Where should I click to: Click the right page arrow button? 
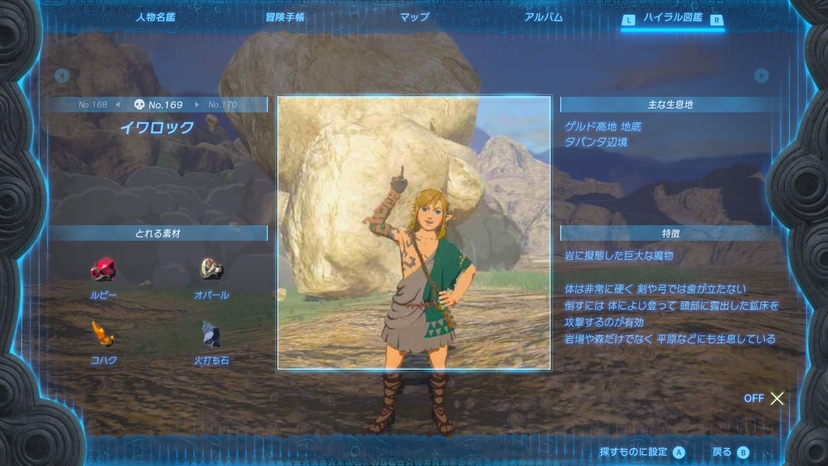[761, 76]
